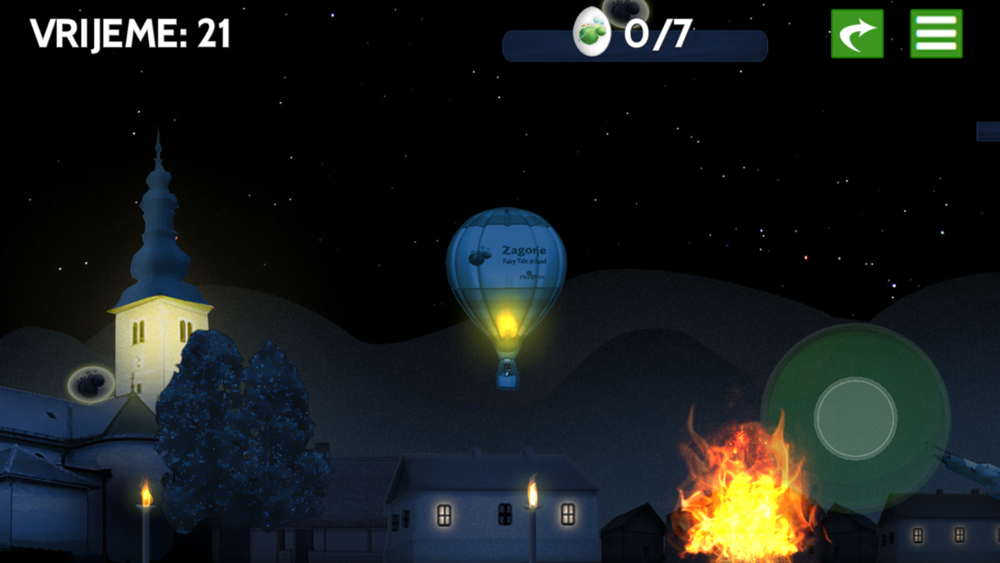Open the green hamburger menu
The width and height of the screenshot is (1000, 563).
936,34
